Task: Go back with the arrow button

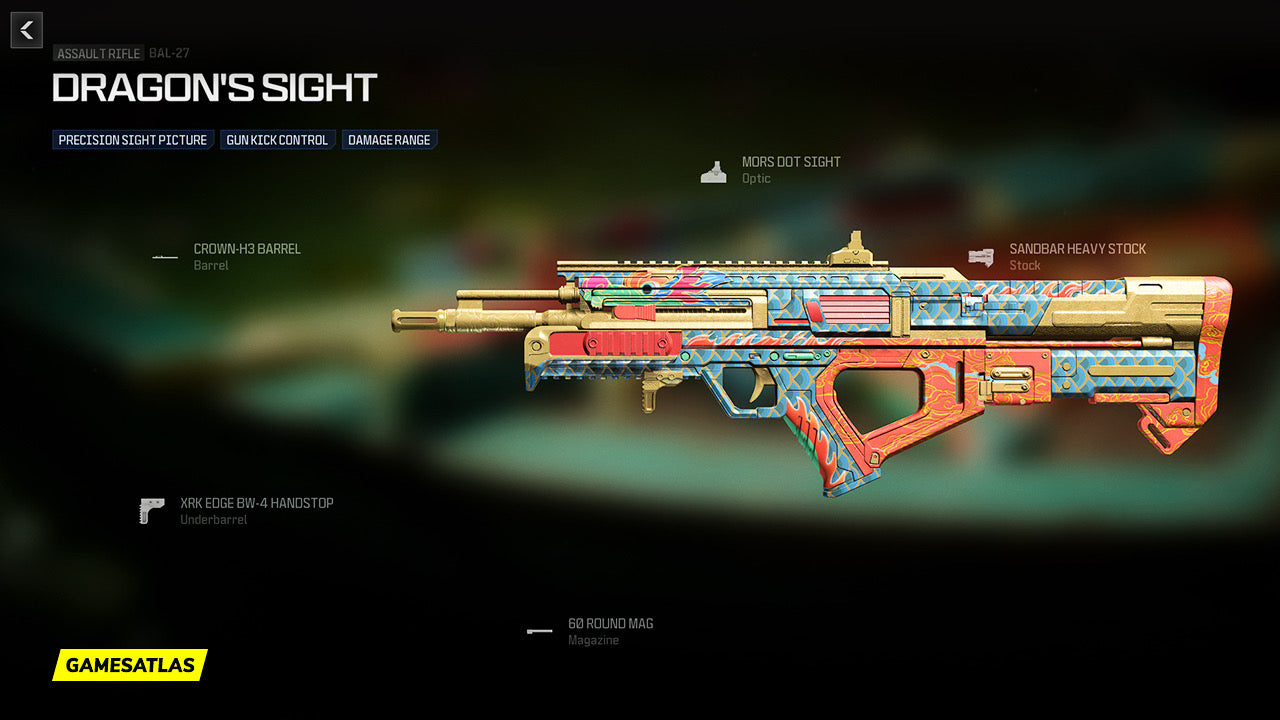Action: tap(27, 30)
